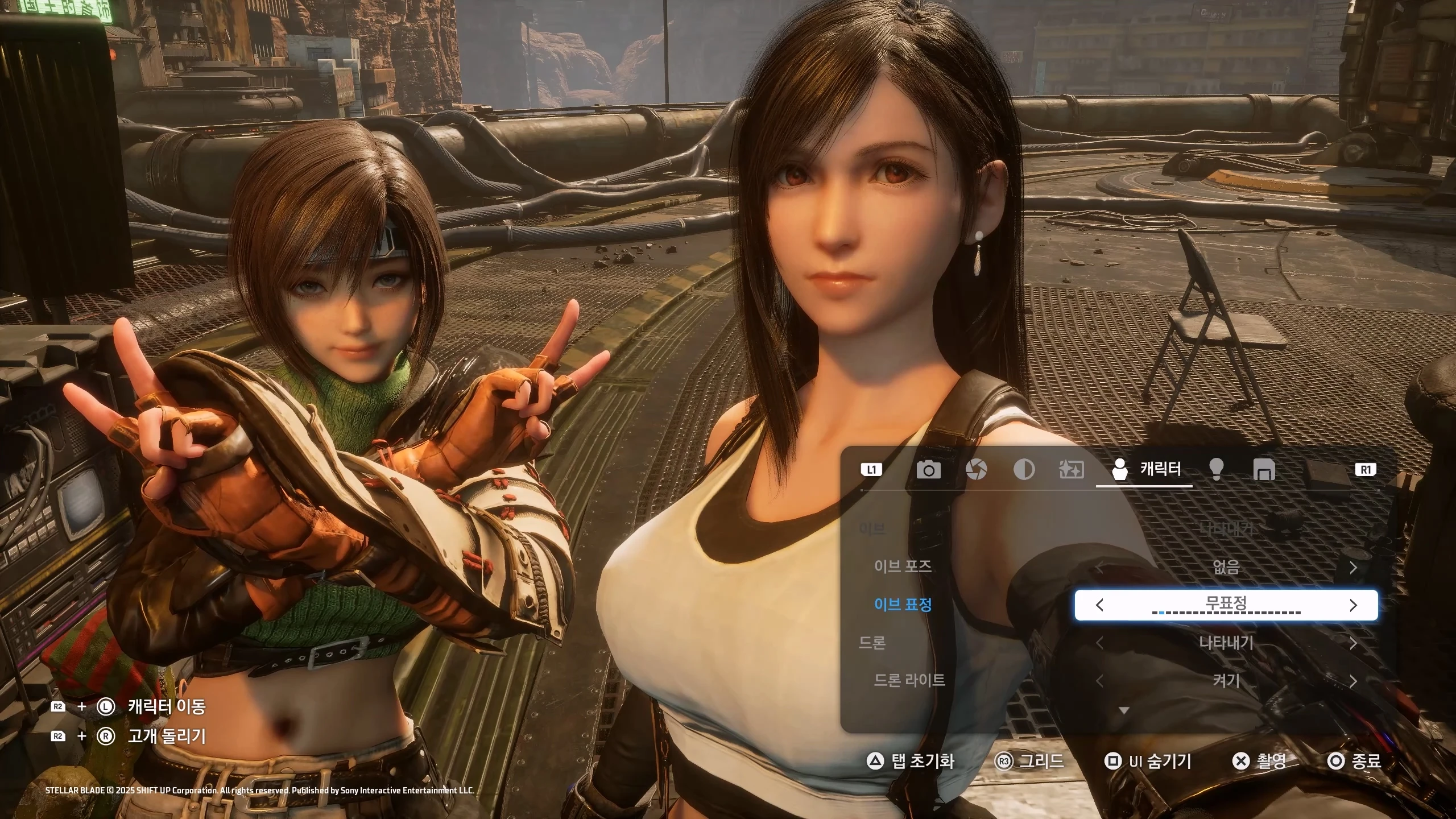Open the Contrast adjustment tab icon

(1024, 470)
